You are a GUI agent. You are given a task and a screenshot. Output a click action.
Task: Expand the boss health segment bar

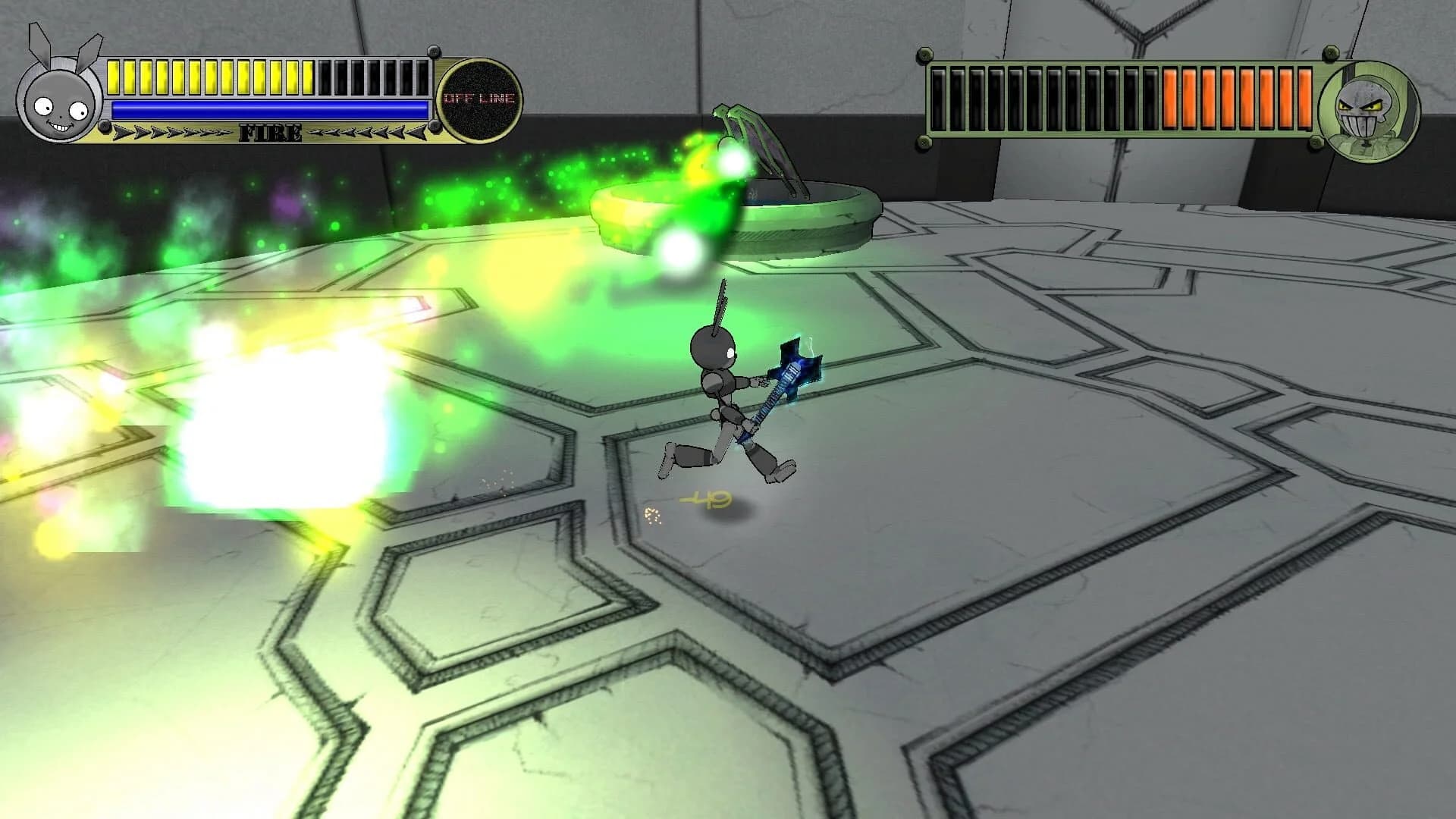(1122, 95)
